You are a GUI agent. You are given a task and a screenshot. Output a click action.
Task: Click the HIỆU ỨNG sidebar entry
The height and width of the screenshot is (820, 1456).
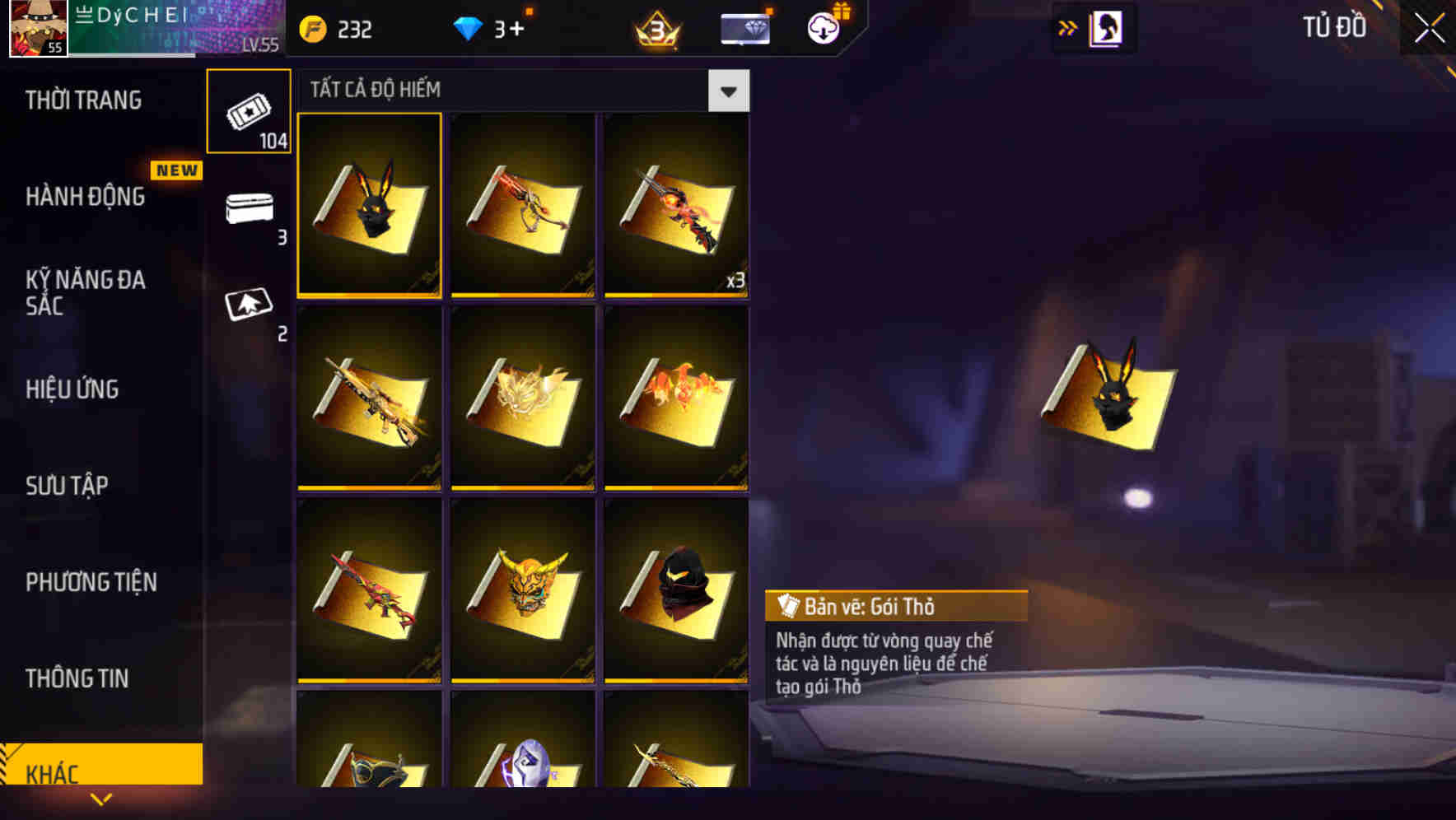click(x=72, y=389)
